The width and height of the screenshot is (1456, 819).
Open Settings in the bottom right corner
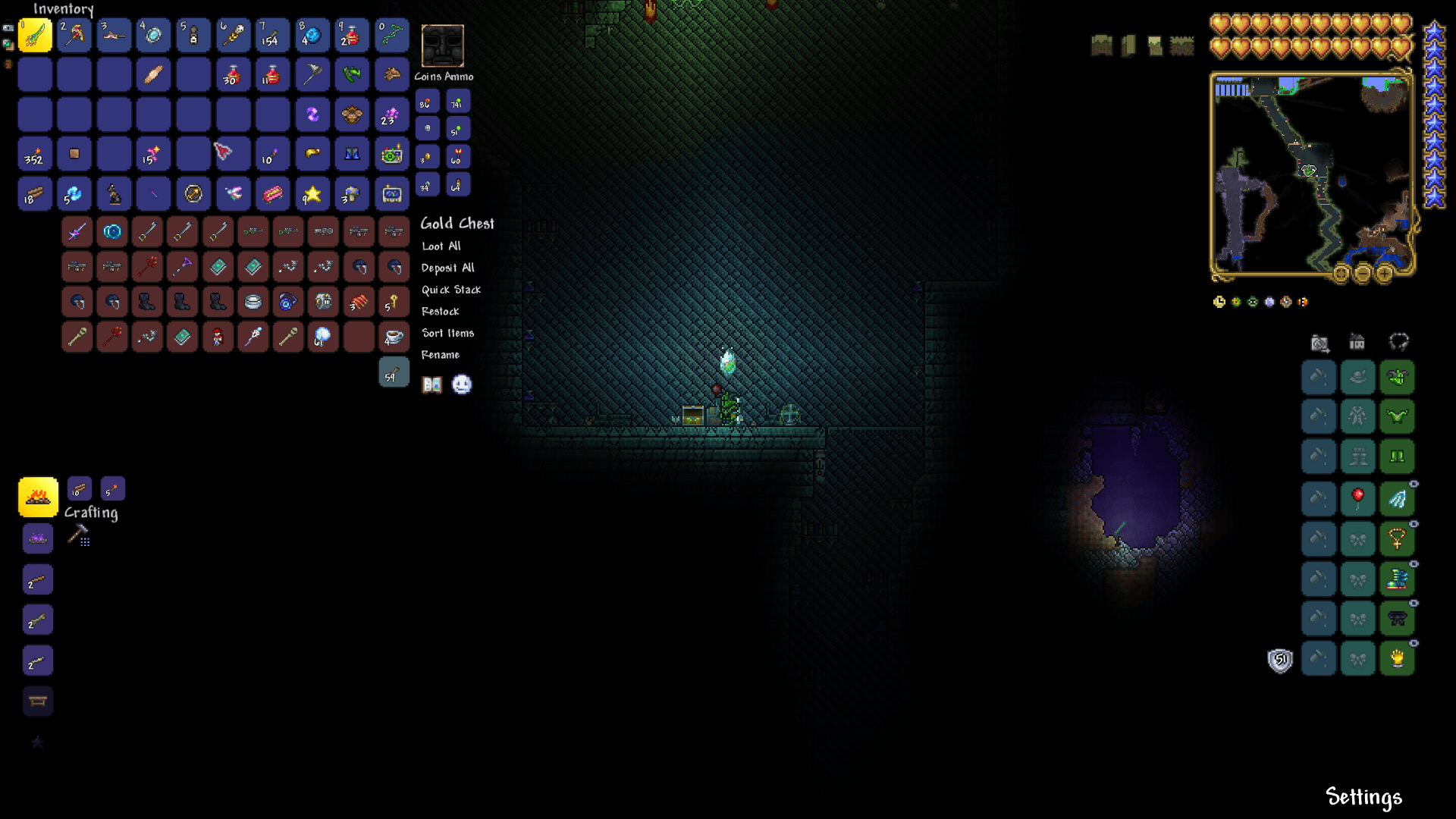(1363, 797)
